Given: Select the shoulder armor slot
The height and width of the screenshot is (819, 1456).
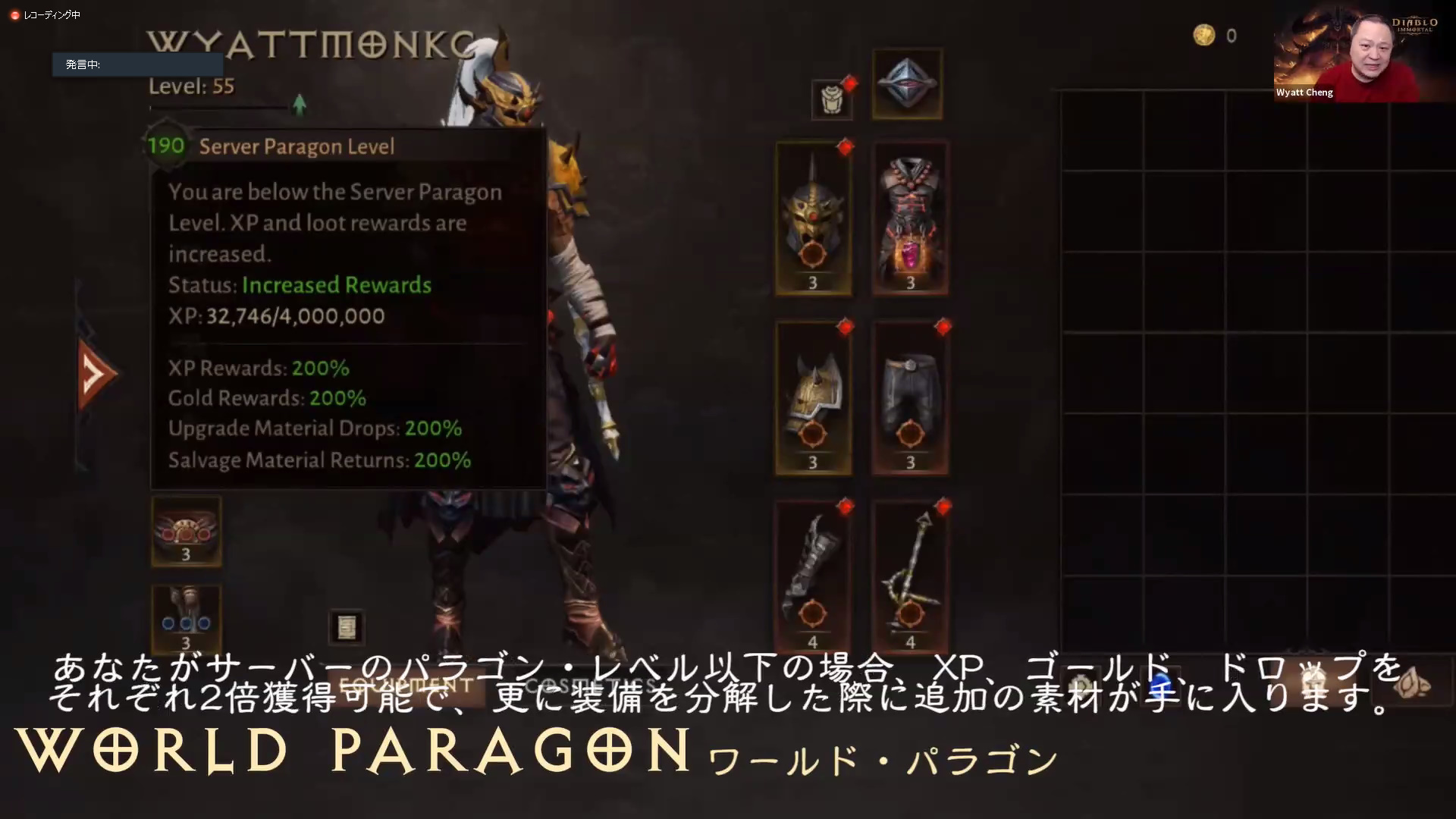Looking at the screenshot, I should coord(813,397).
